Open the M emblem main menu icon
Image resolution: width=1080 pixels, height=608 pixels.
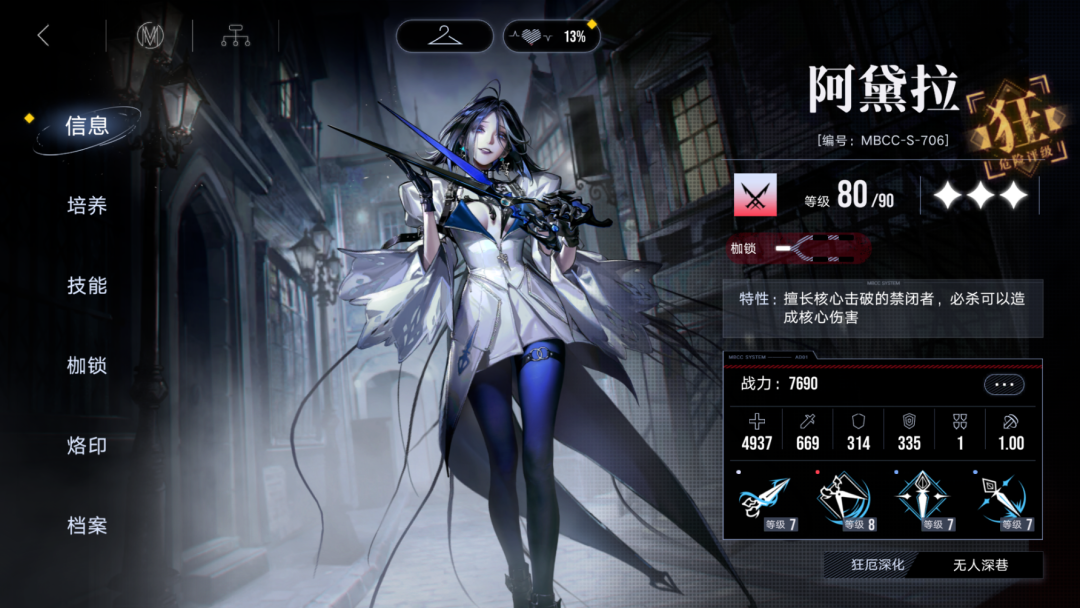click(150, 36)
